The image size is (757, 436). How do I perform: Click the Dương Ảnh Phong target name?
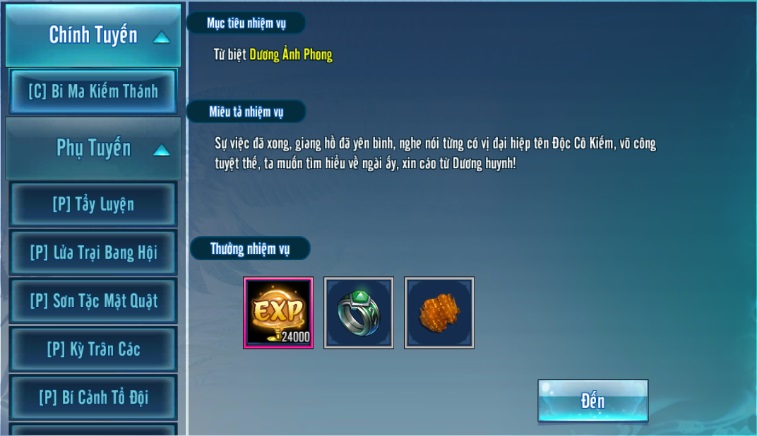[x=291, y=56]
